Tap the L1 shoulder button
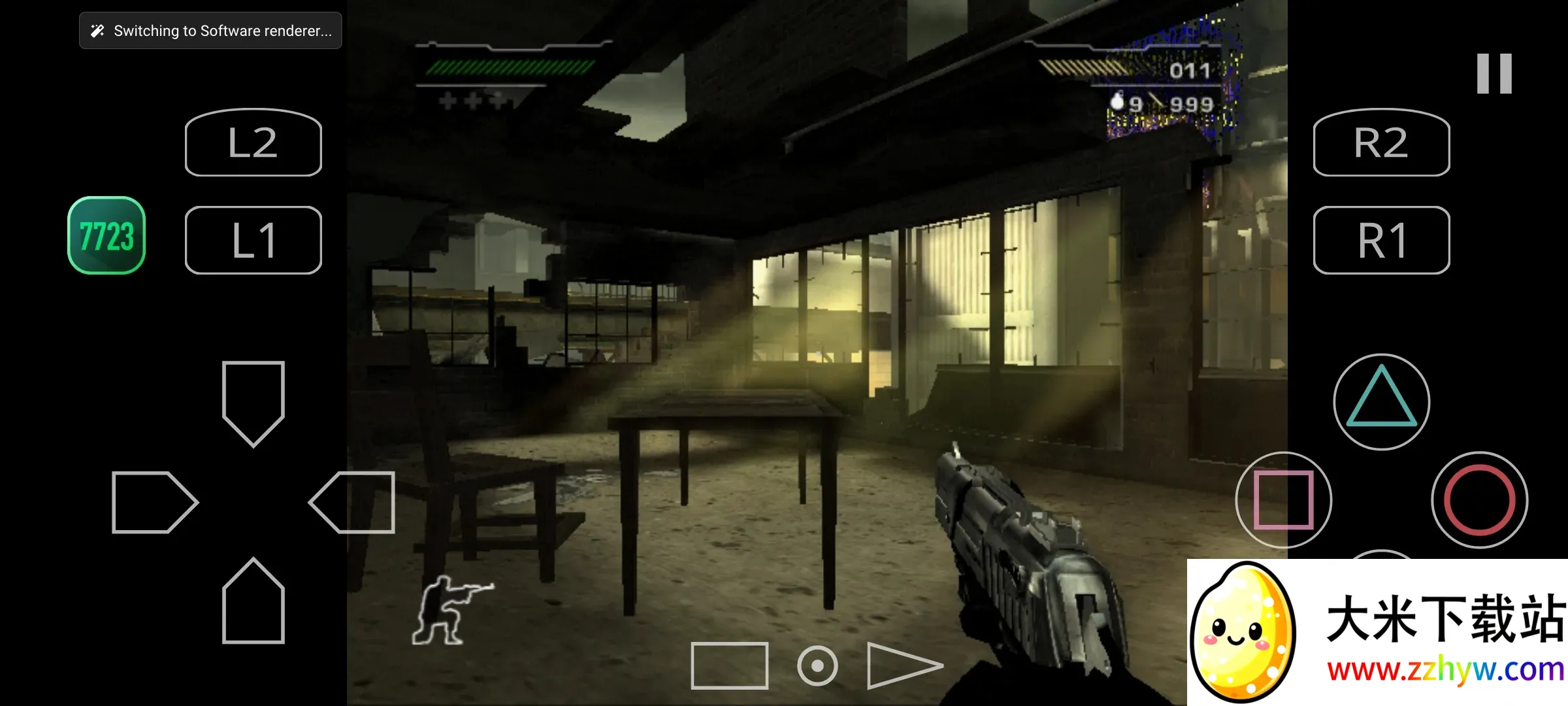This screenshot has width=1568, height=706. click(253, 240)
